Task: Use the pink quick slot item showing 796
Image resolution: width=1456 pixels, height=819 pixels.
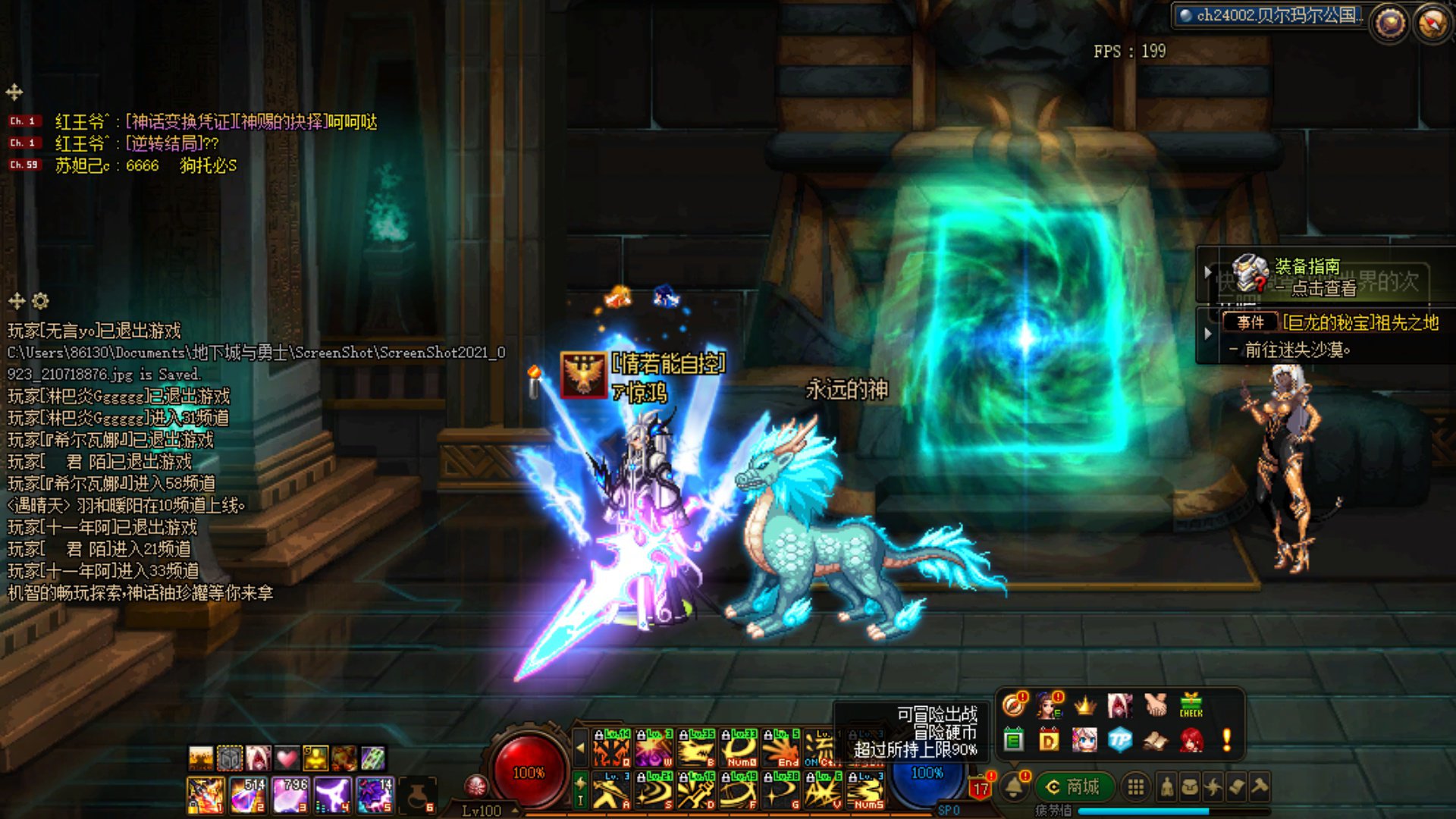Action: (x=290, y=795)
